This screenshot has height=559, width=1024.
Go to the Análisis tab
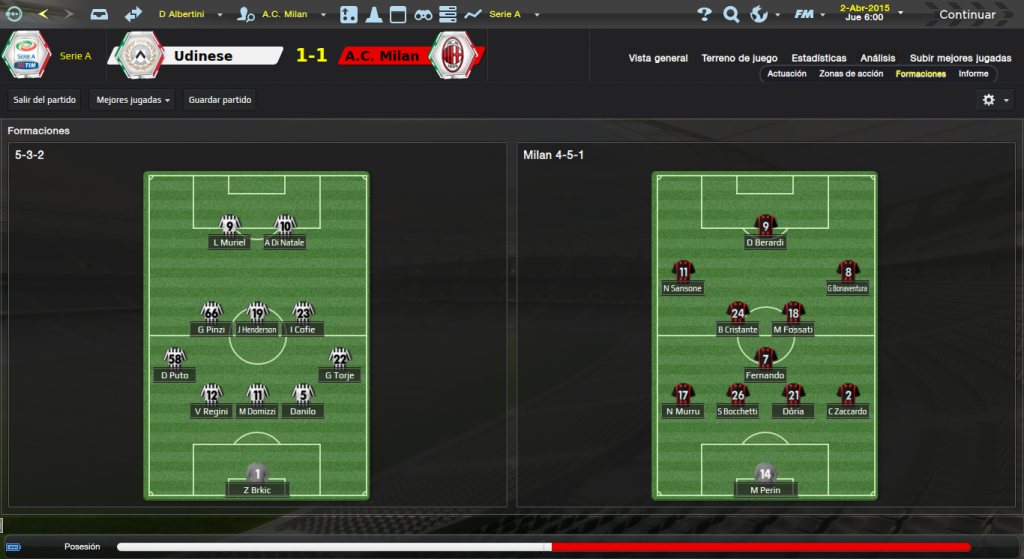point(878,58)
